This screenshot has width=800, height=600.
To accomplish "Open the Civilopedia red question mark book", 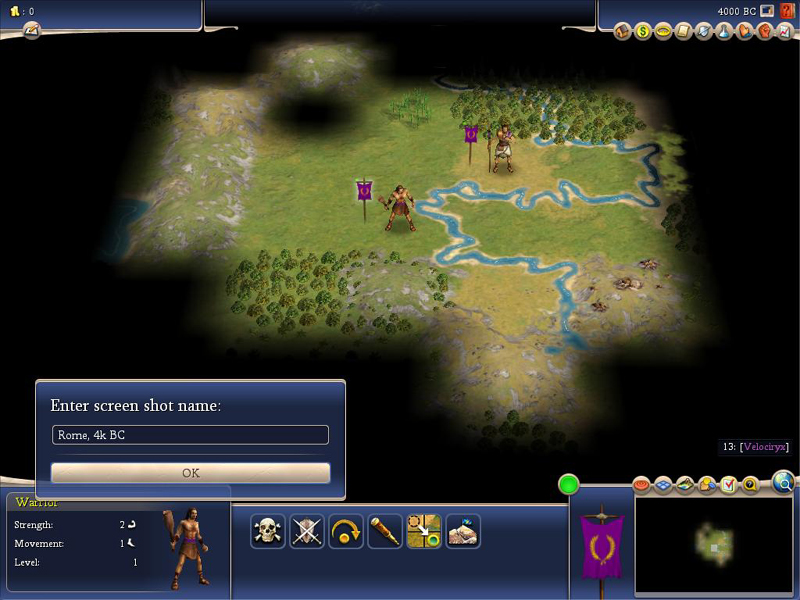I will tap(787, 11).
